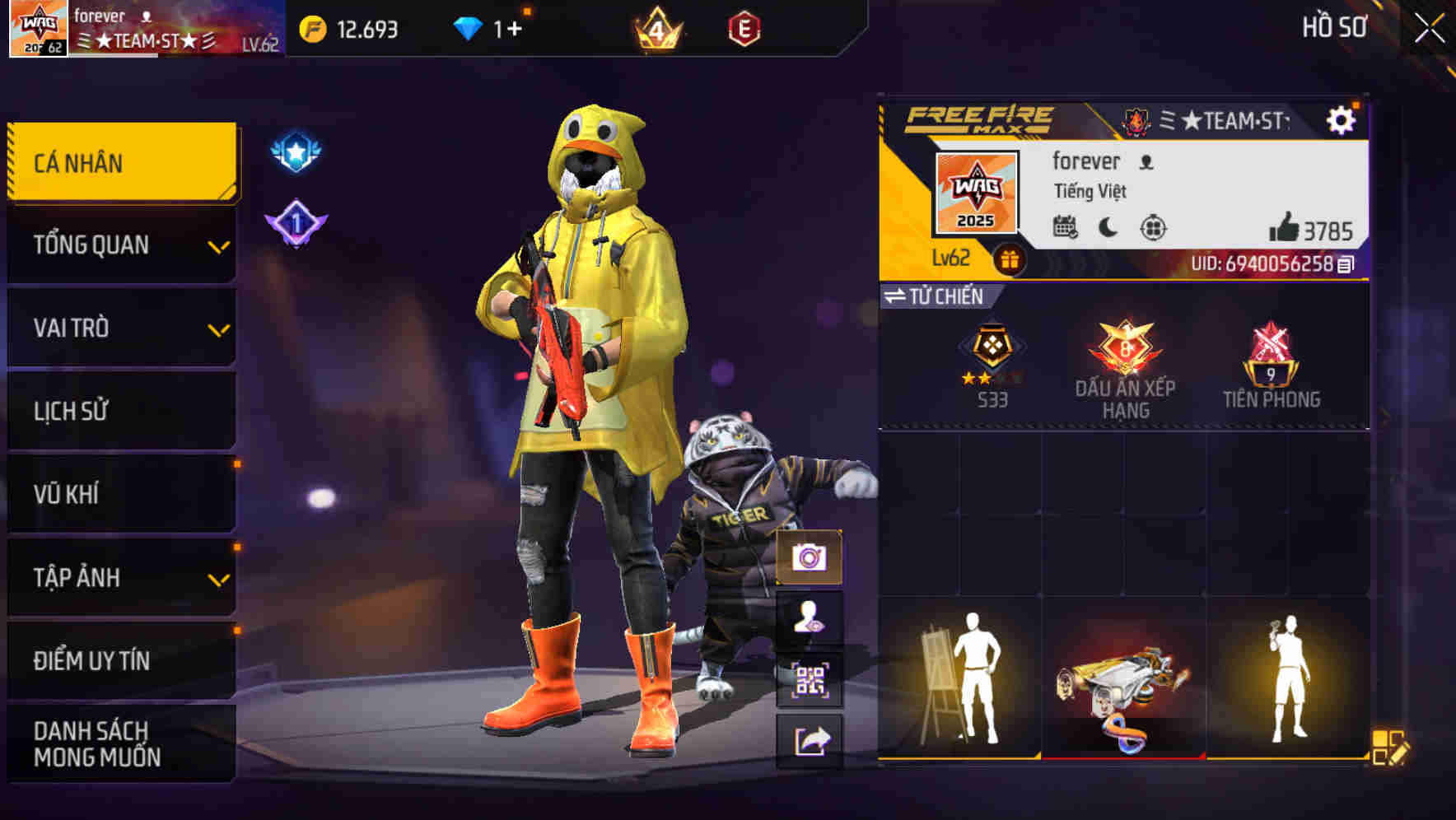The image size is (1456, 820).
Task: Share the profile using the share icon
Action: (811, 742)
